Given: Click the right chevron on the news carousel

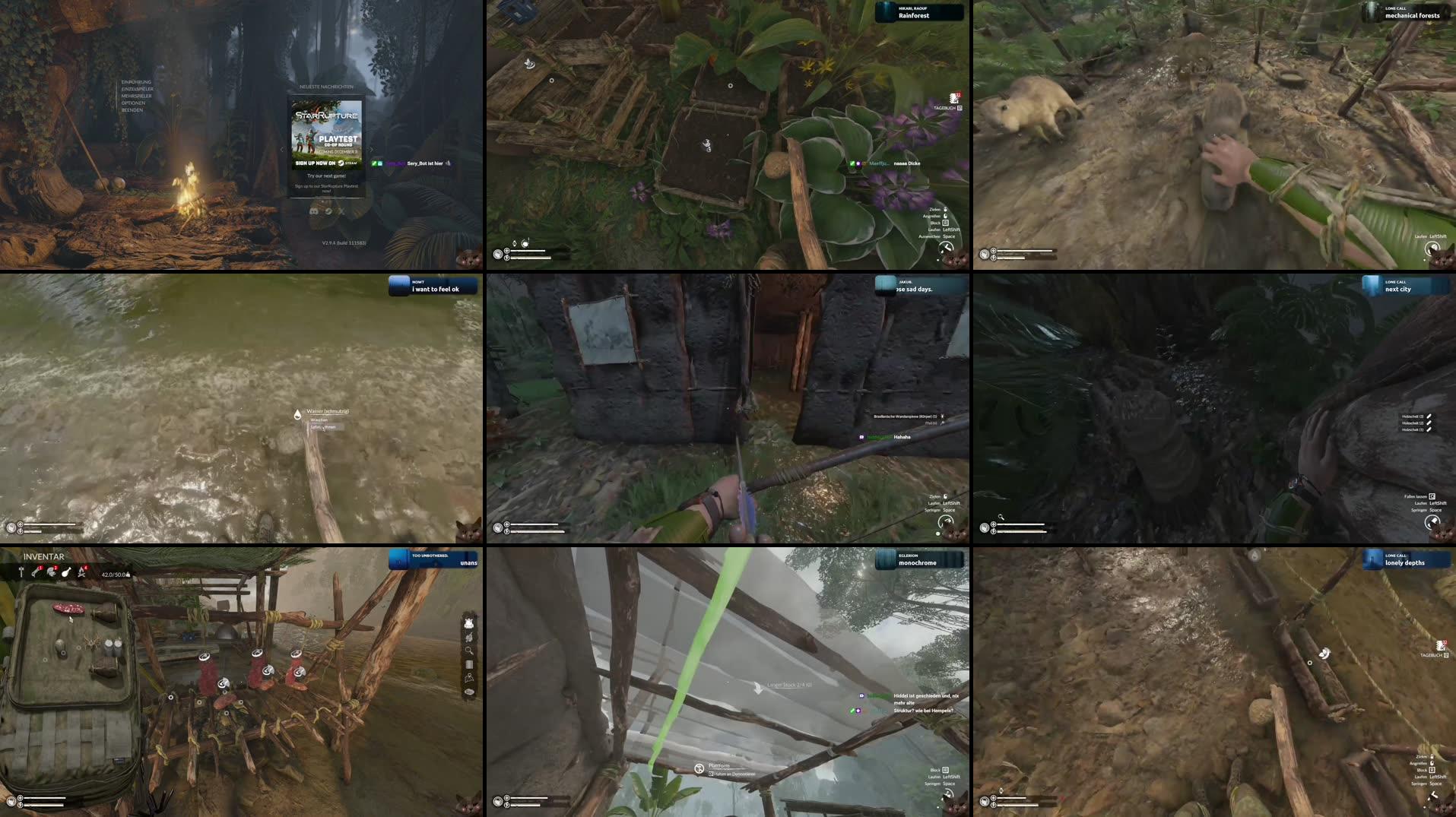Looking at the screenshot, I should coord(373,150).
